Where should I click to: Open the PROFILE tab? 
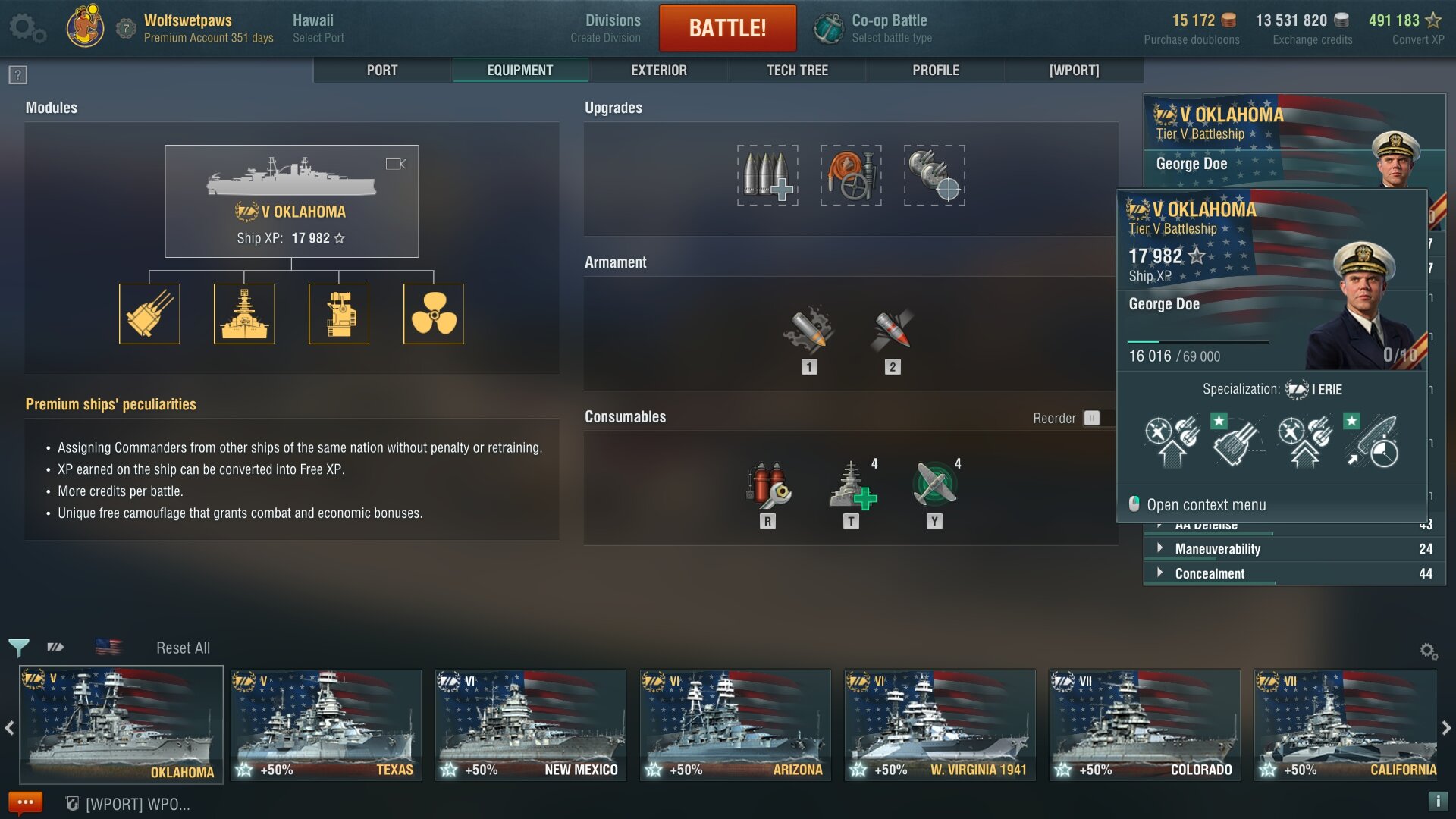tap(935, 71)
